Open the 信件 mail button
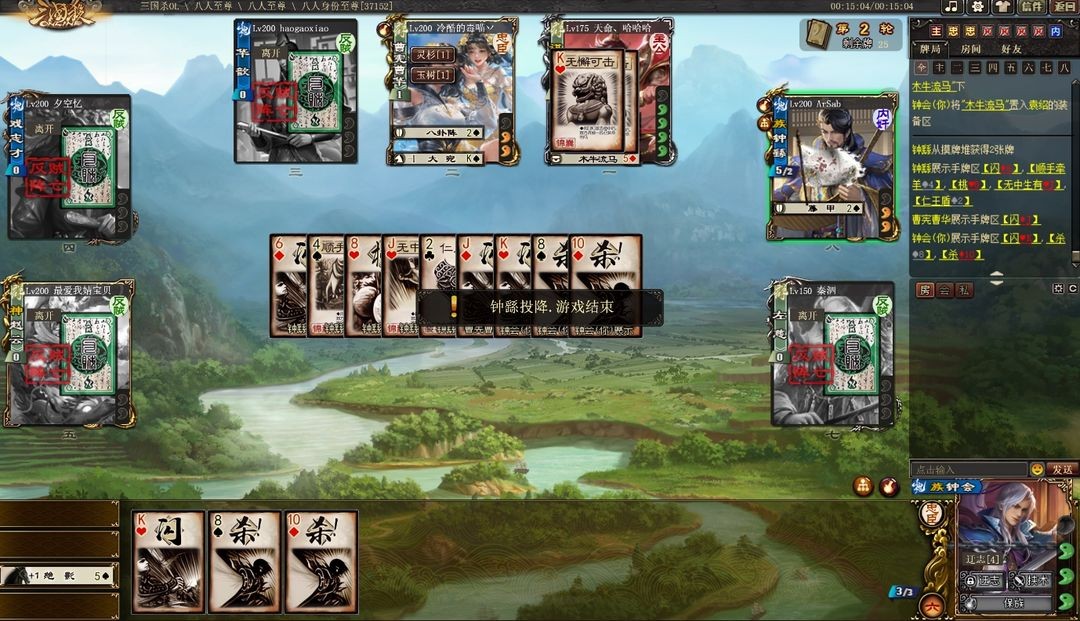Viewport: 1080px width, 621px height. [x=1031, y=7]
